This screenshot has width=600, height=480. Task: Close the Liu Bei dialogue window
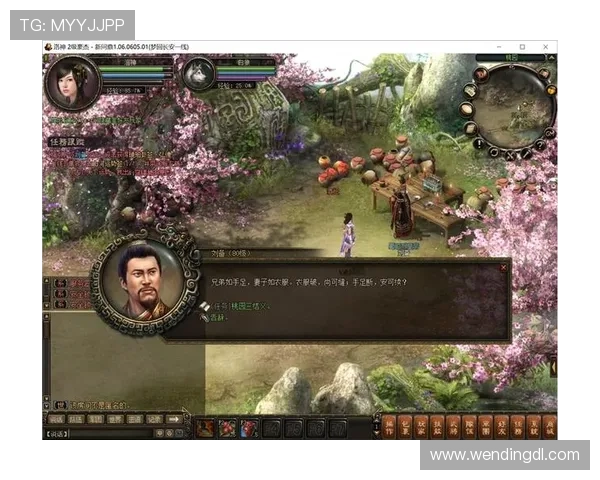pyautogui.click(x=503, y=267)
